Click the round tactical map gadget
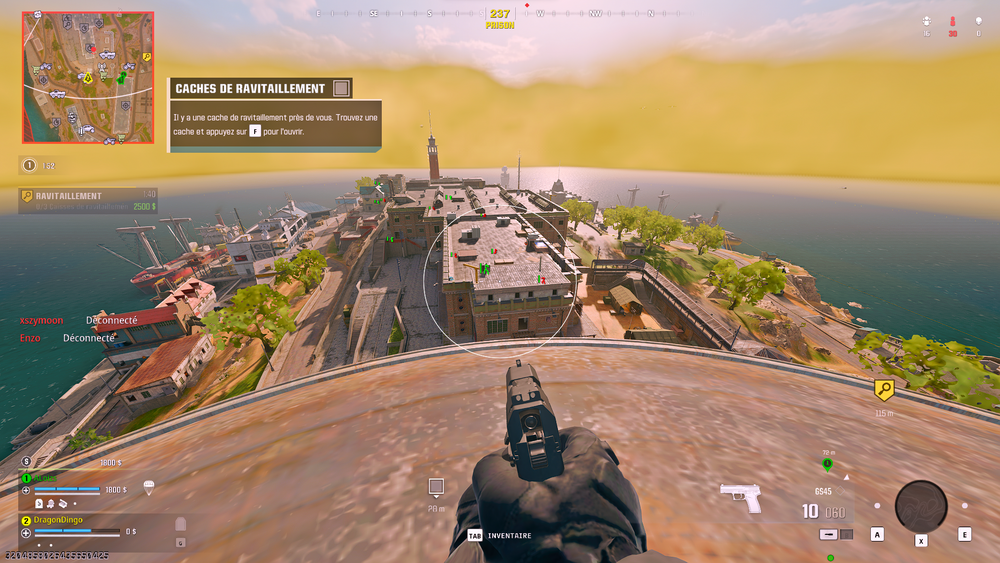The width and height of the screenshot is (1000, 563). (920, 506)
